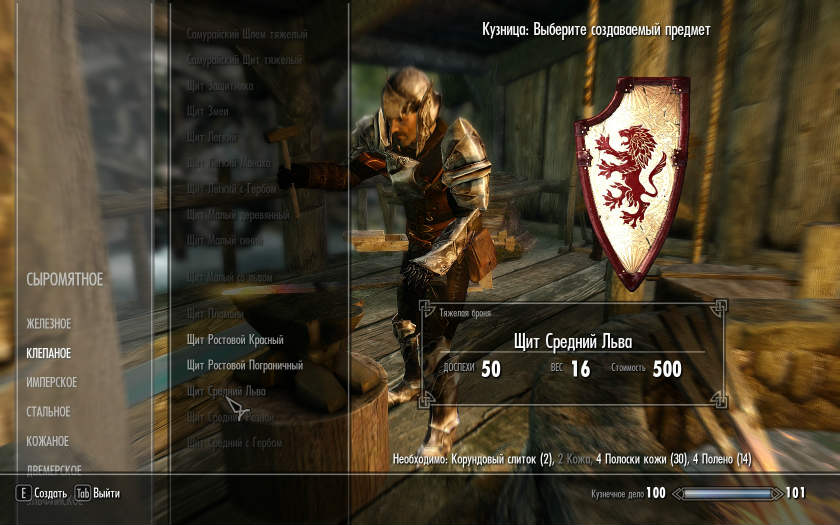Select Щит Ростовой Красный in the list

click(235, 340)
